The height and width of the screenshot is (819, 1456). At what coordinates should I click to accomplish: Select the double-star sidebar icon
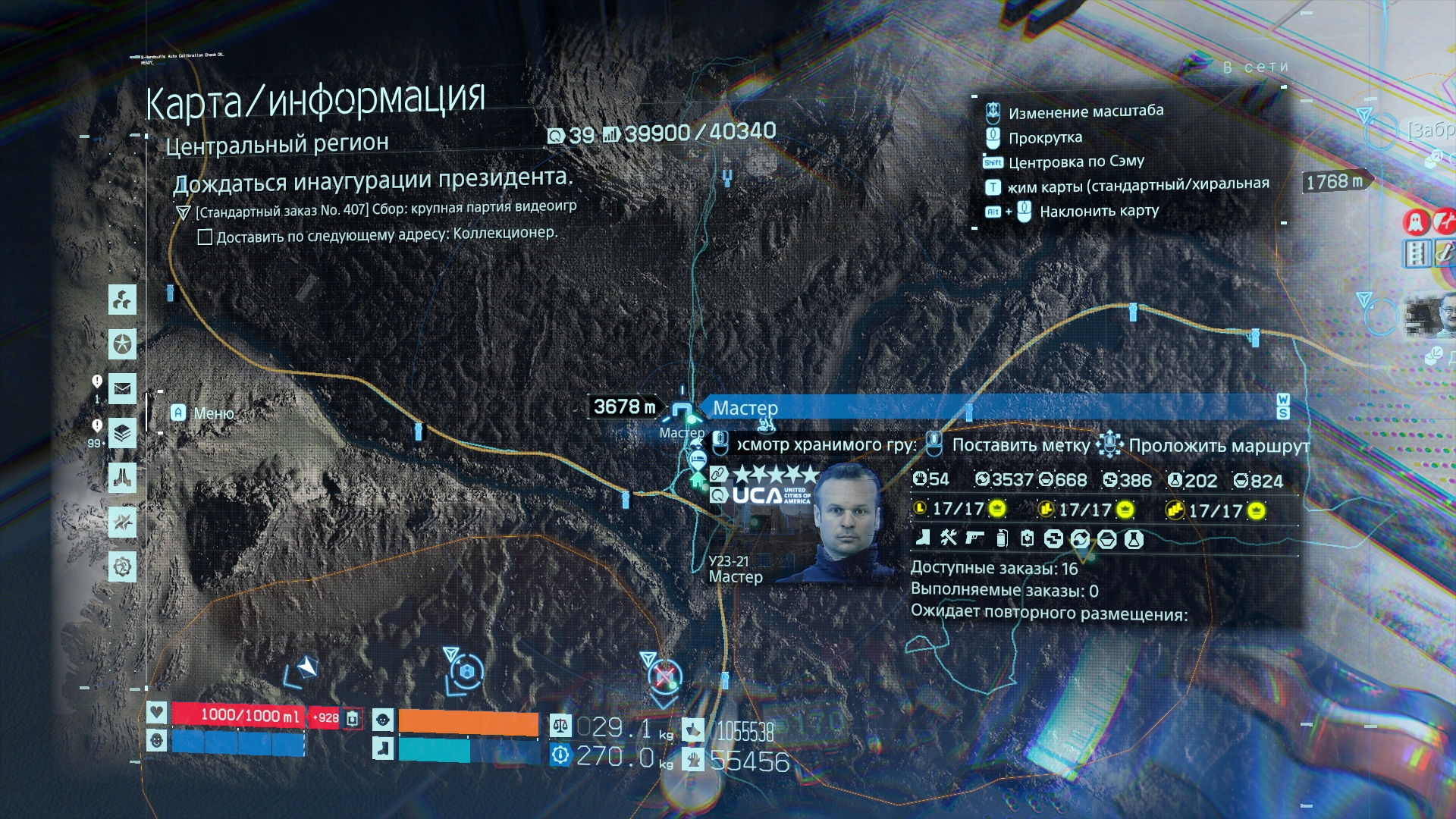122,522
